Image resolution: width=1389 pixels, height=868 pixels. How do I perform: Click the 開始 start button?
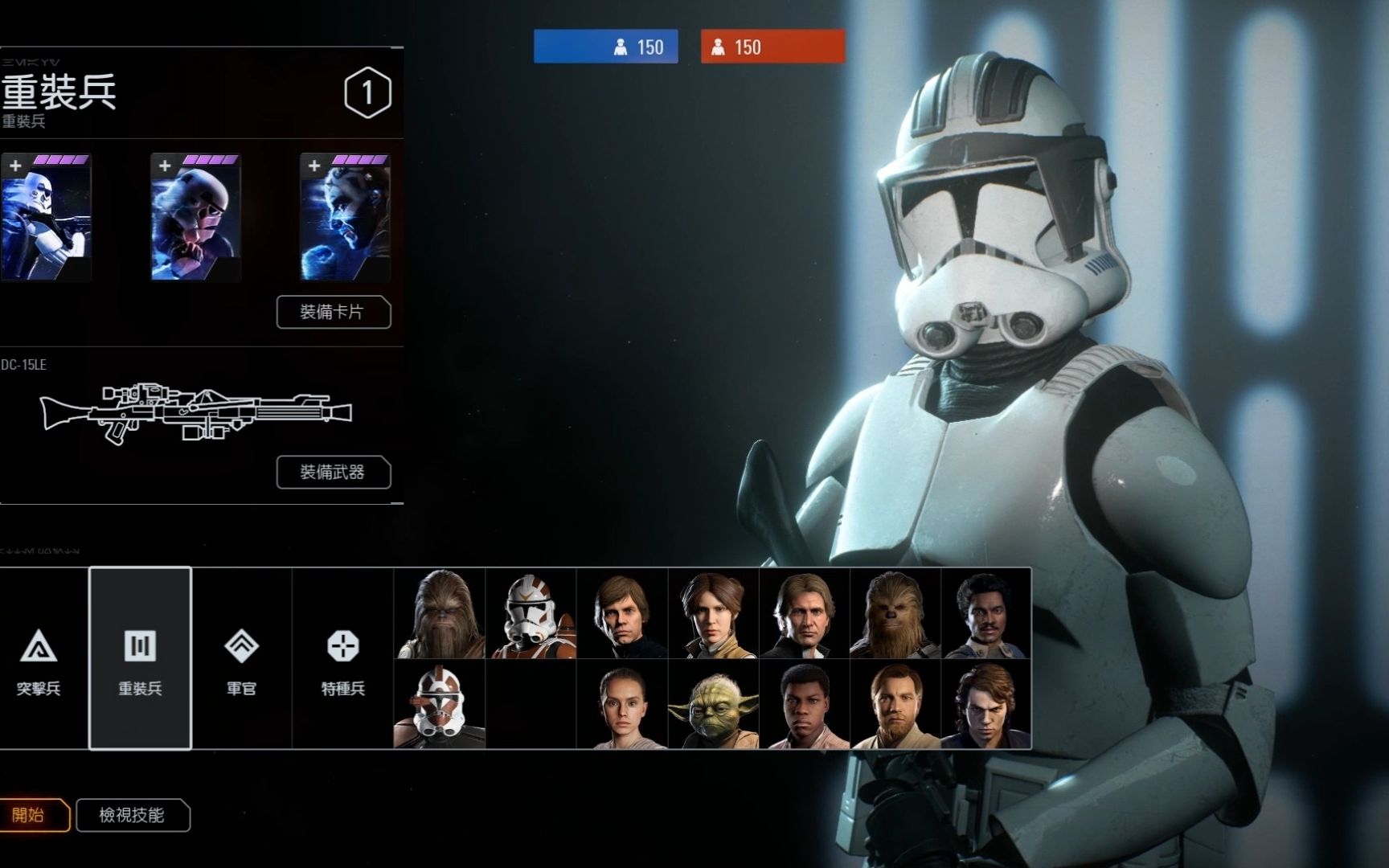(x=31, y=815)
